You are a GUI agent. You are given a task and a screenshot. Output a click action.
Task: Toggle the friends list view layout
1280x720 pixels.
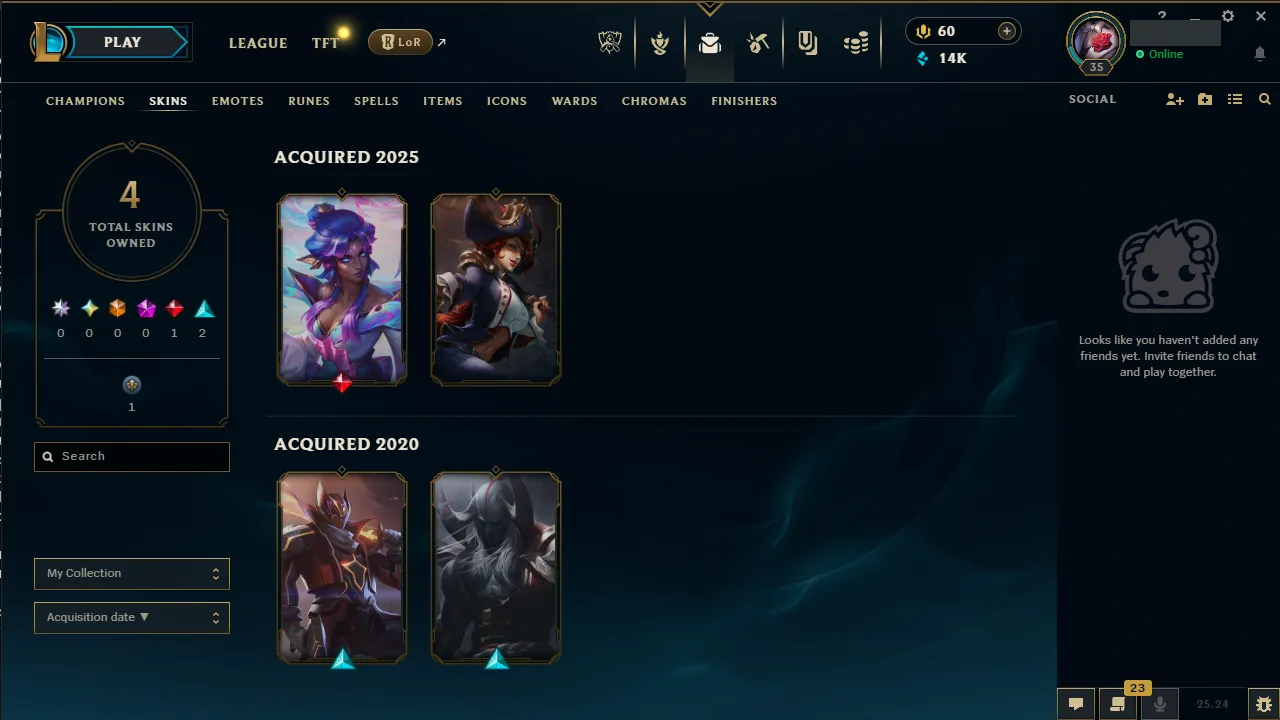(x=1235, y=99)
